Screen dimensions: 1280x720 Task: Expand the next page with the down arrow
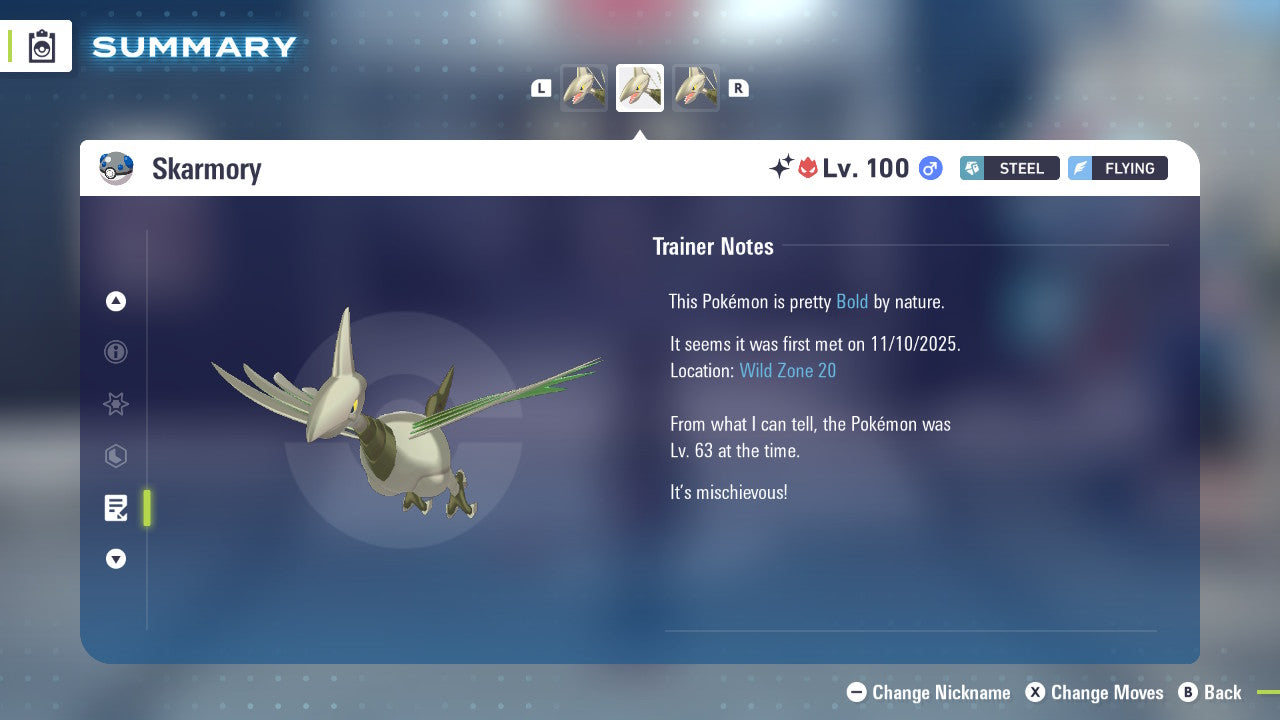pyautogui.click(x=116, y=559)
